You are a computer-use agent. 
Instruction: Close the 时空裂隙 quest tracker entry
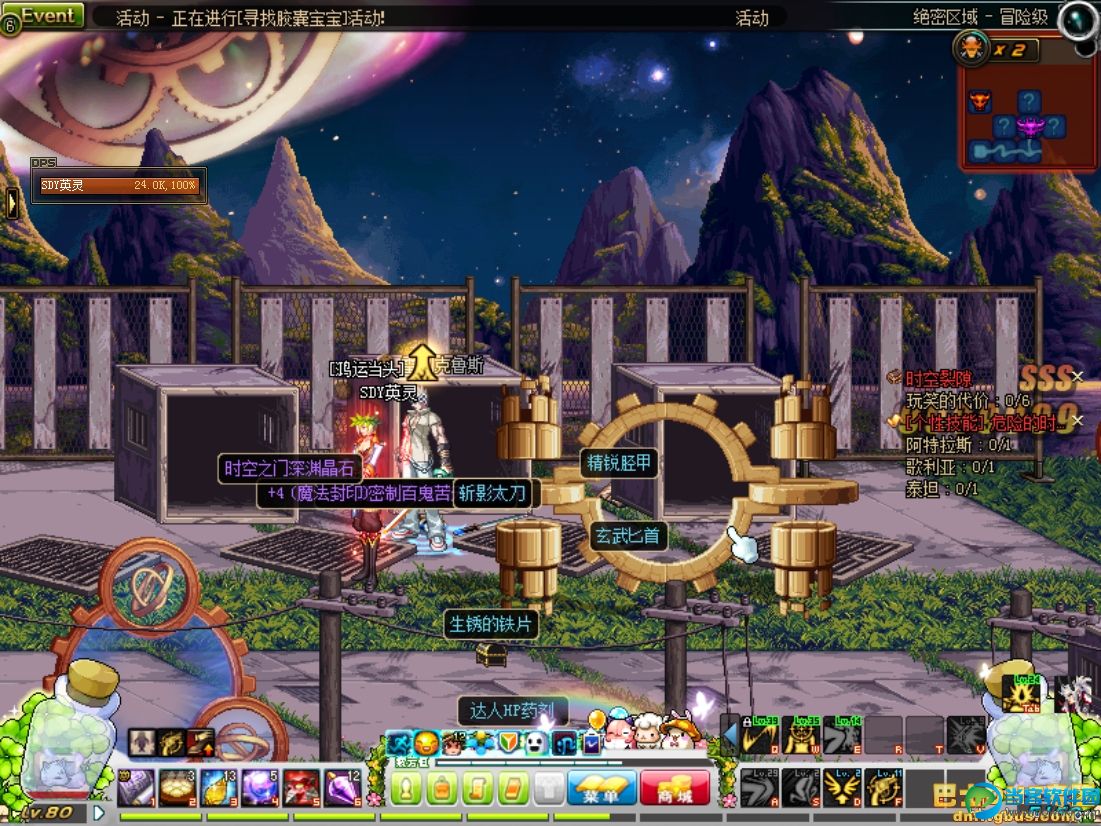tap(1077, 377)
